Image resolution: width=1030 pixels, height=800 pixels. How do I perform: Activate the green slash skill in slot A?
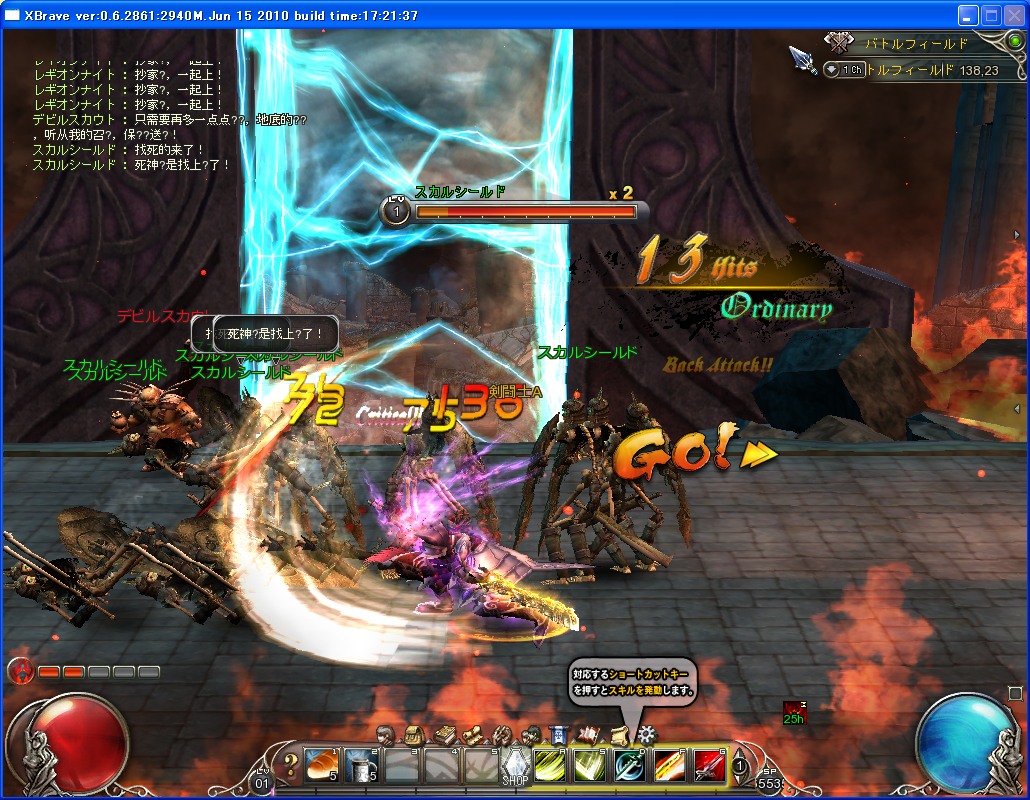tap(549, 767)
